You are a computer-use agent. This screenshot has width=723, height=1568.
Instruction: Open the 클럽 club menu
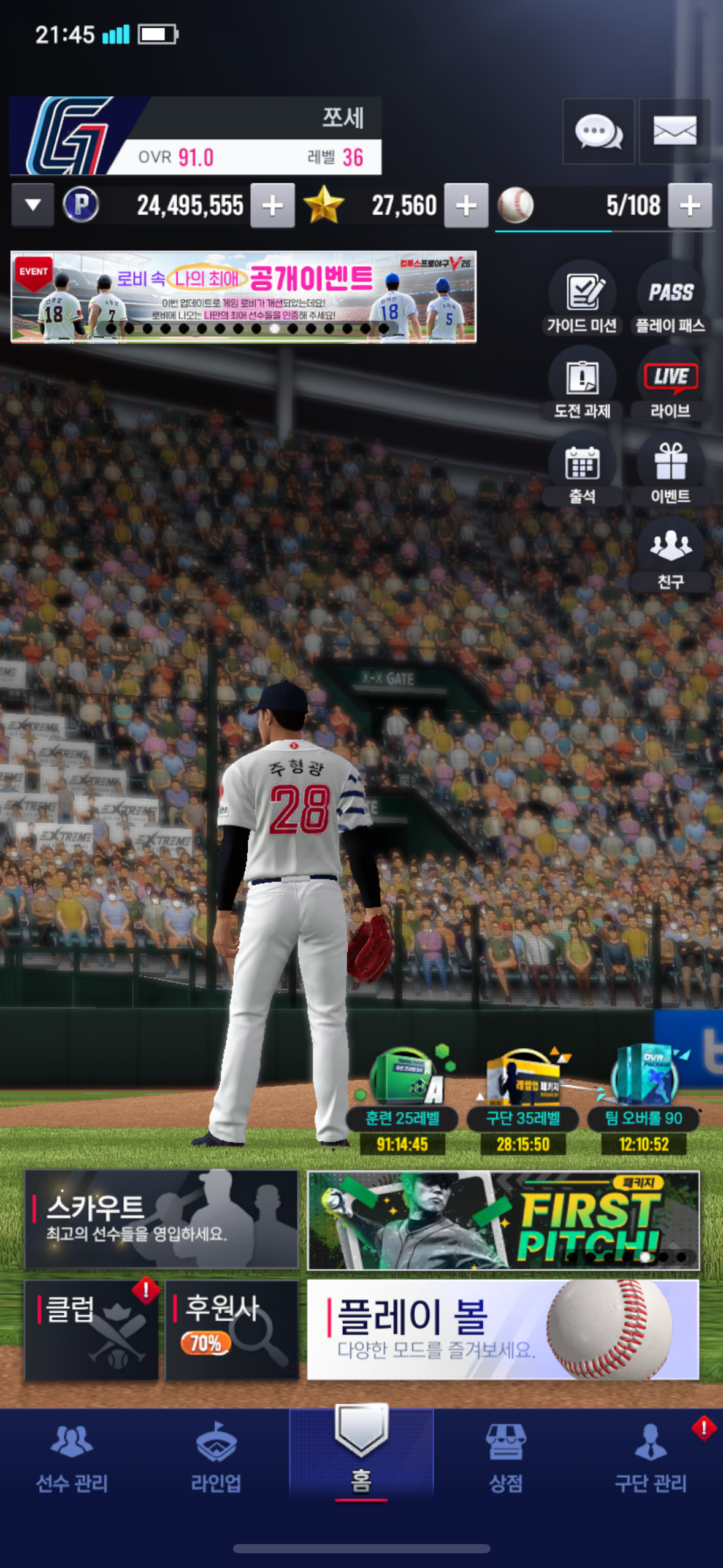91,1330
